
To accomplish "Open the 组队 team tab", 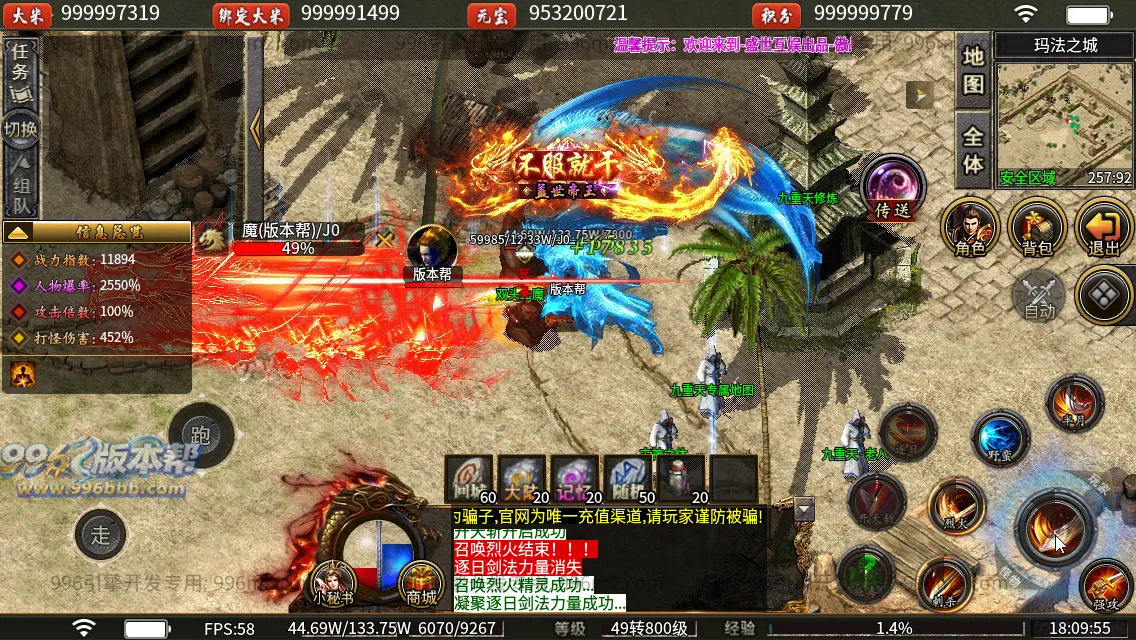I will (22, 189).
